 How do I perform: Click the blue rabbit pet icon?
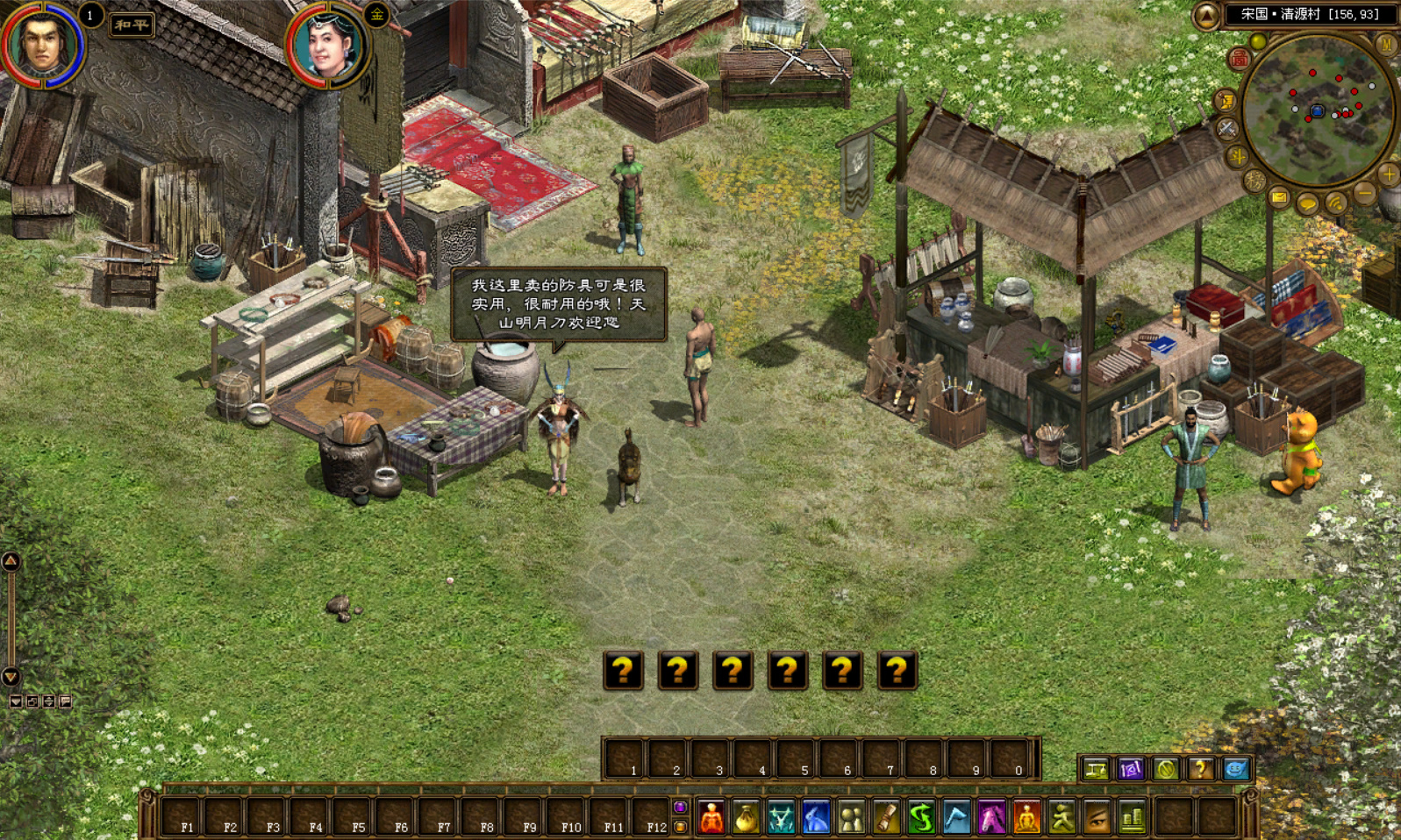click(x=816, y=818)
